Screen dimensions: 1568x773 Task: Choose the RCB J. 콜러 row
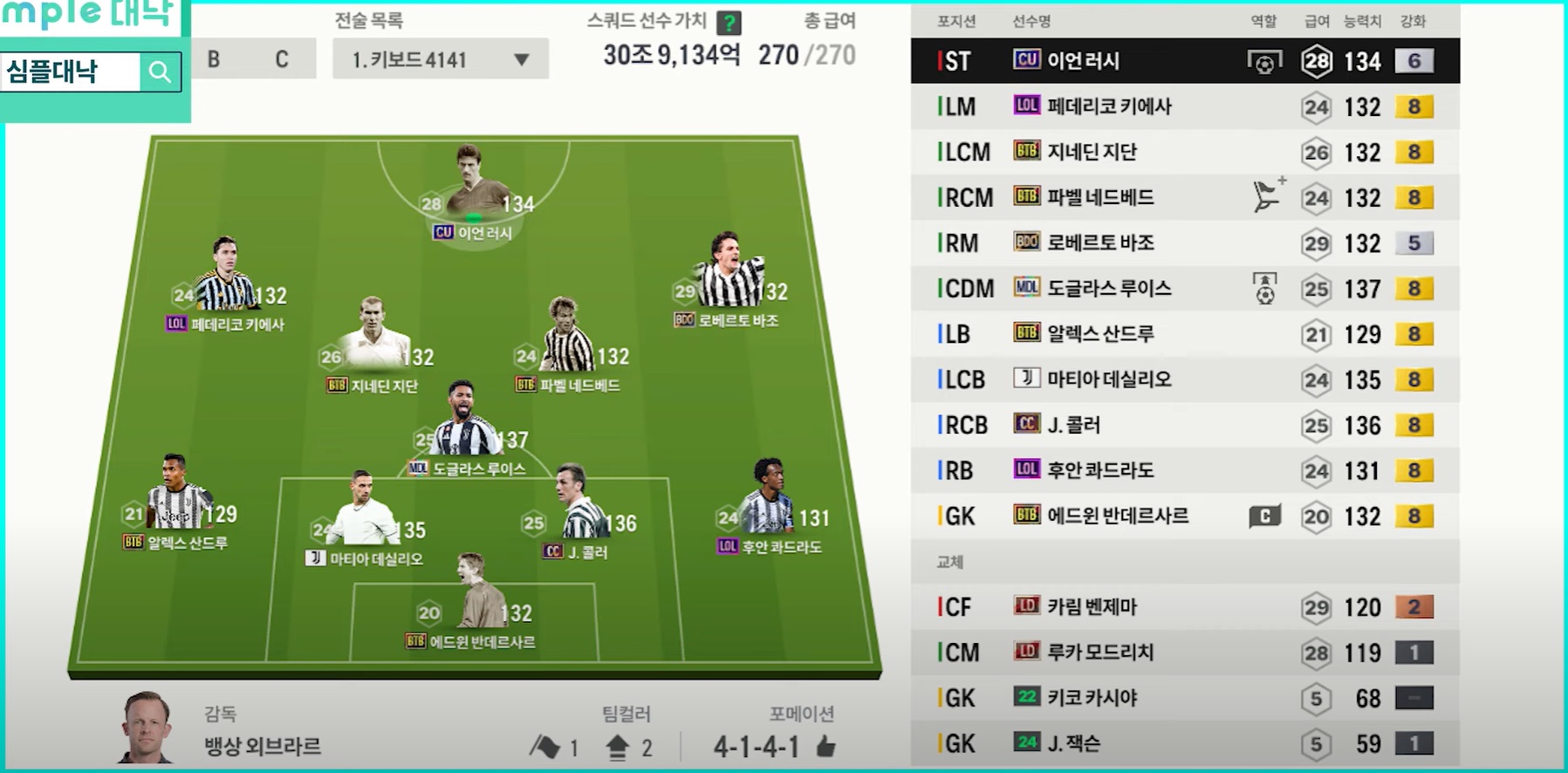tap(1184, 425)
